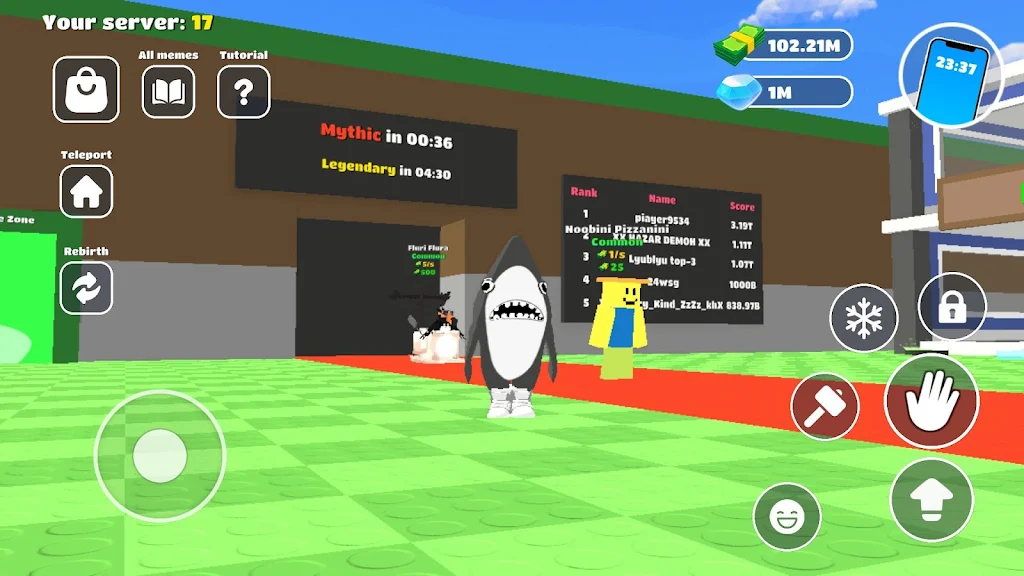Tap the open hand grab button
Image resolution: width=1024 pixels, height=576 pixels.
pos(931,401)
